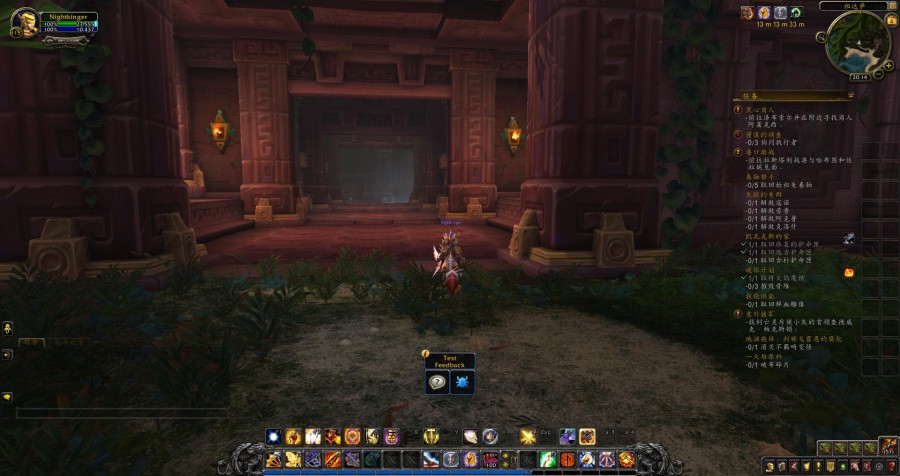Open the character info micro button
Viewport: 900px width, 476px height.
click(769, 466)
